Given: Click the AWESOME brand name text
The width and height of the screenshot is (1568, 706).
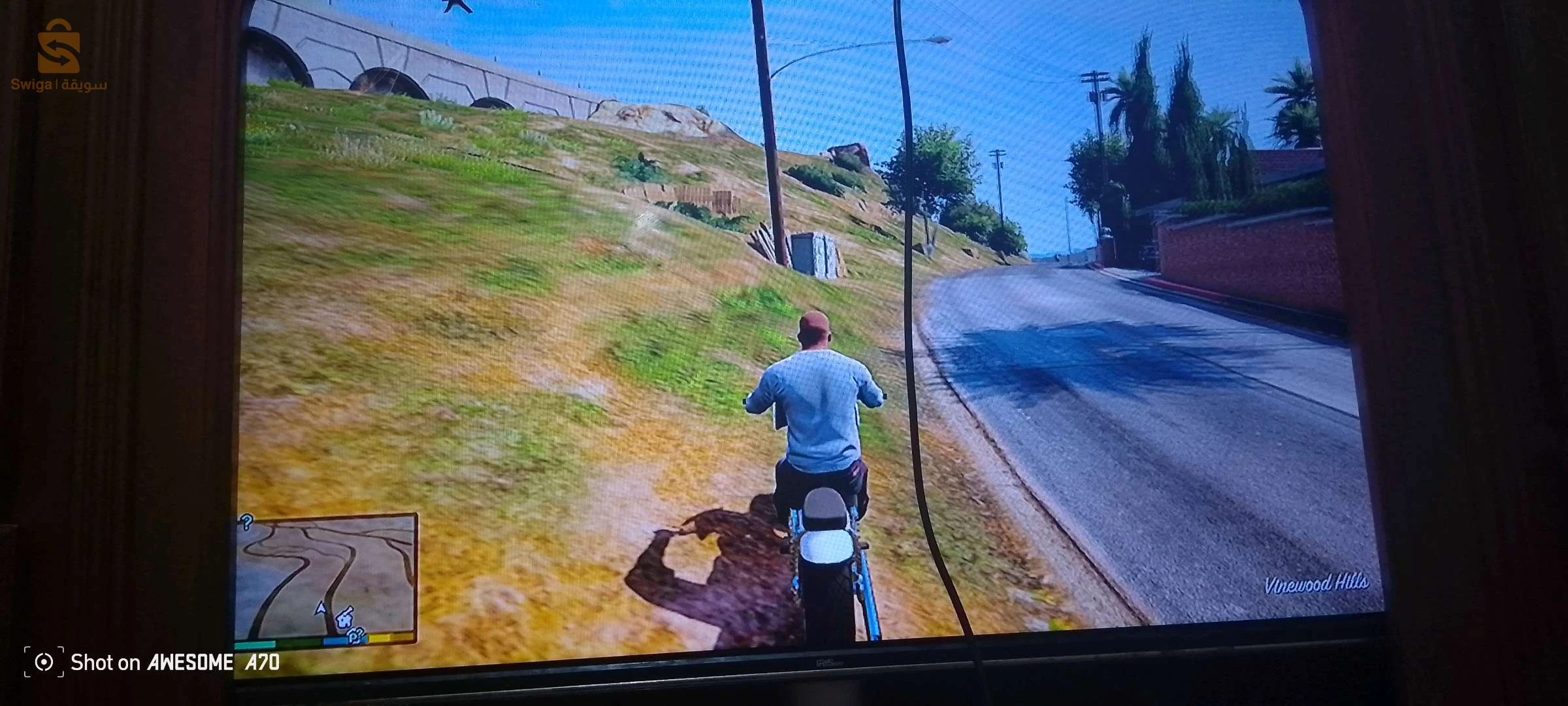Looking at the screenshot, I should 191,662.
